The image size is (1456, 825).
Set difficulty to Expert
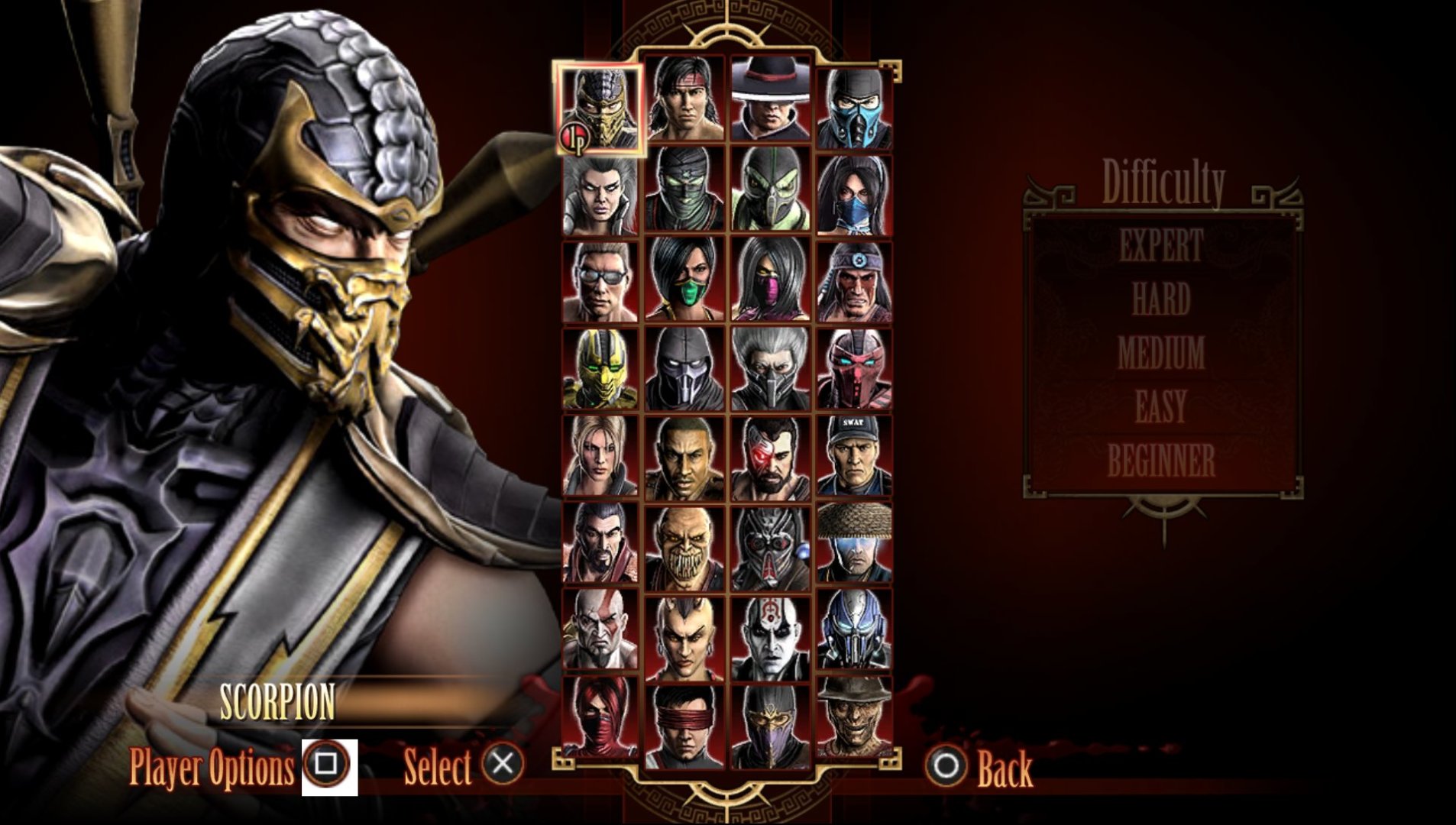(1160, 246)
